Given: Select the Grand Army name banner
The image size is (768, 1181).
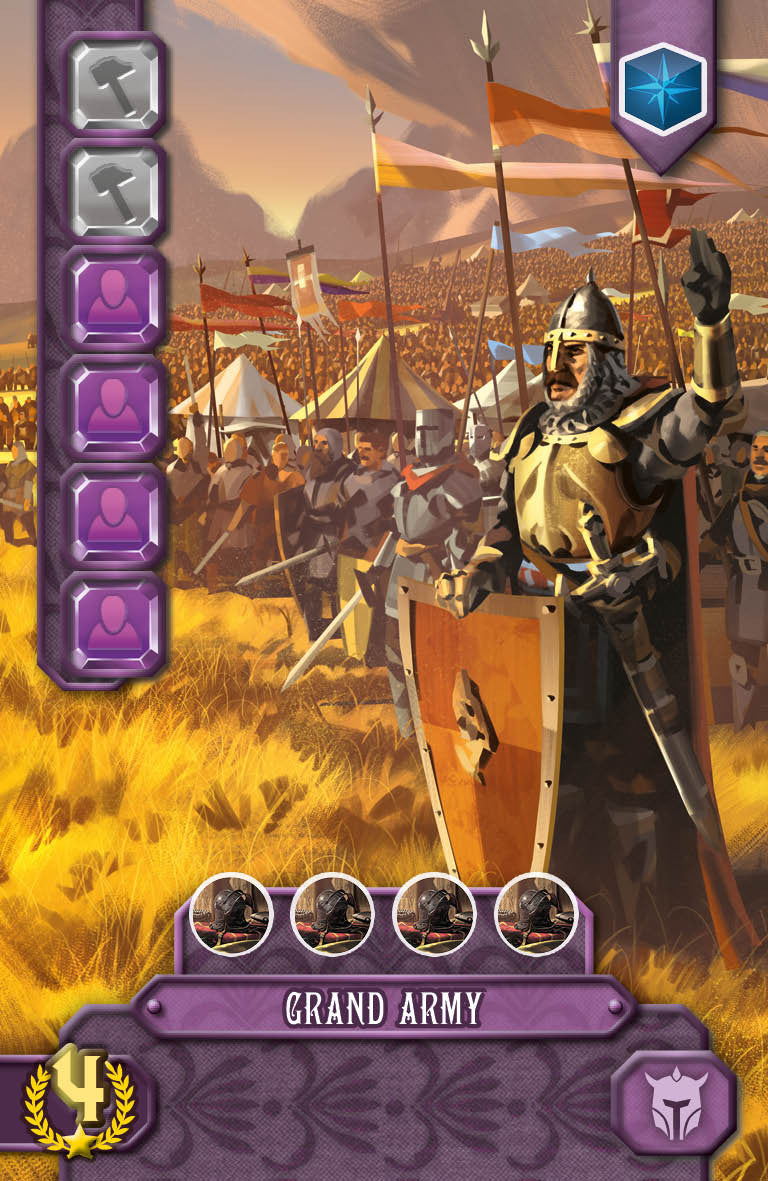Looking at the screenshot, I should (384, 1009).
